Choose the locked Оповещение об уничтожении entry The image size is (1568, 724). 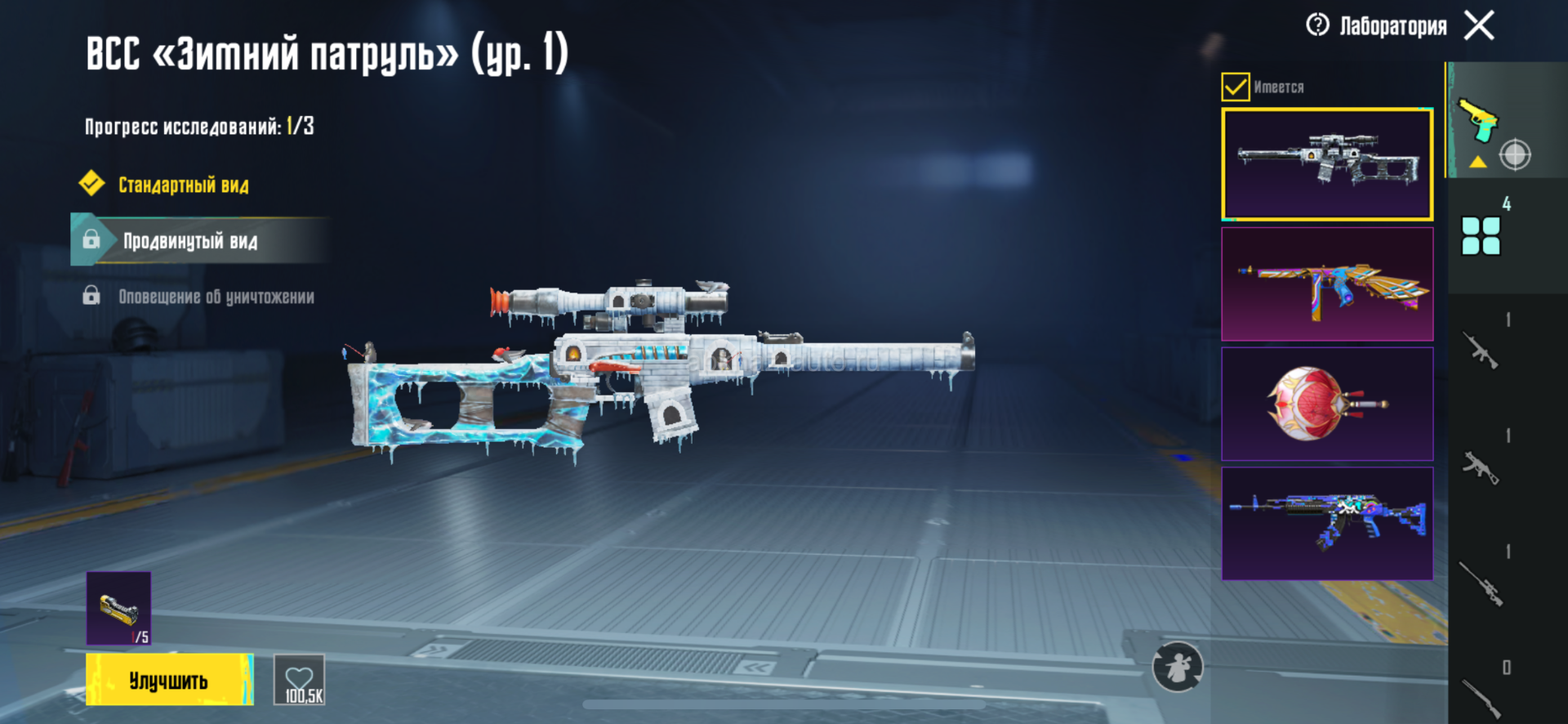tap(216, 297)
